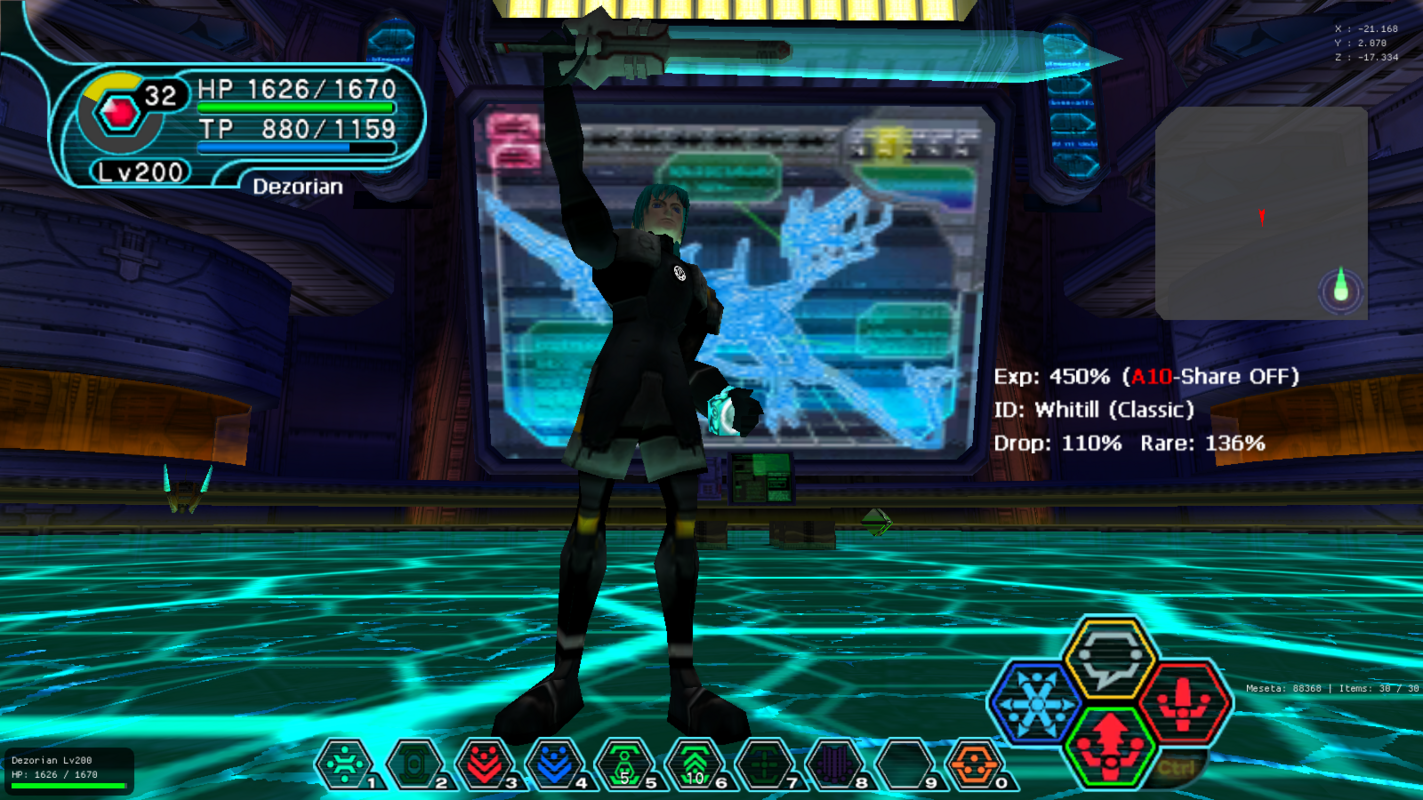Click the grey minimap panel
Viewport: 1423px width, 800px height.
pyautogui.click(x=1260, y=213)
